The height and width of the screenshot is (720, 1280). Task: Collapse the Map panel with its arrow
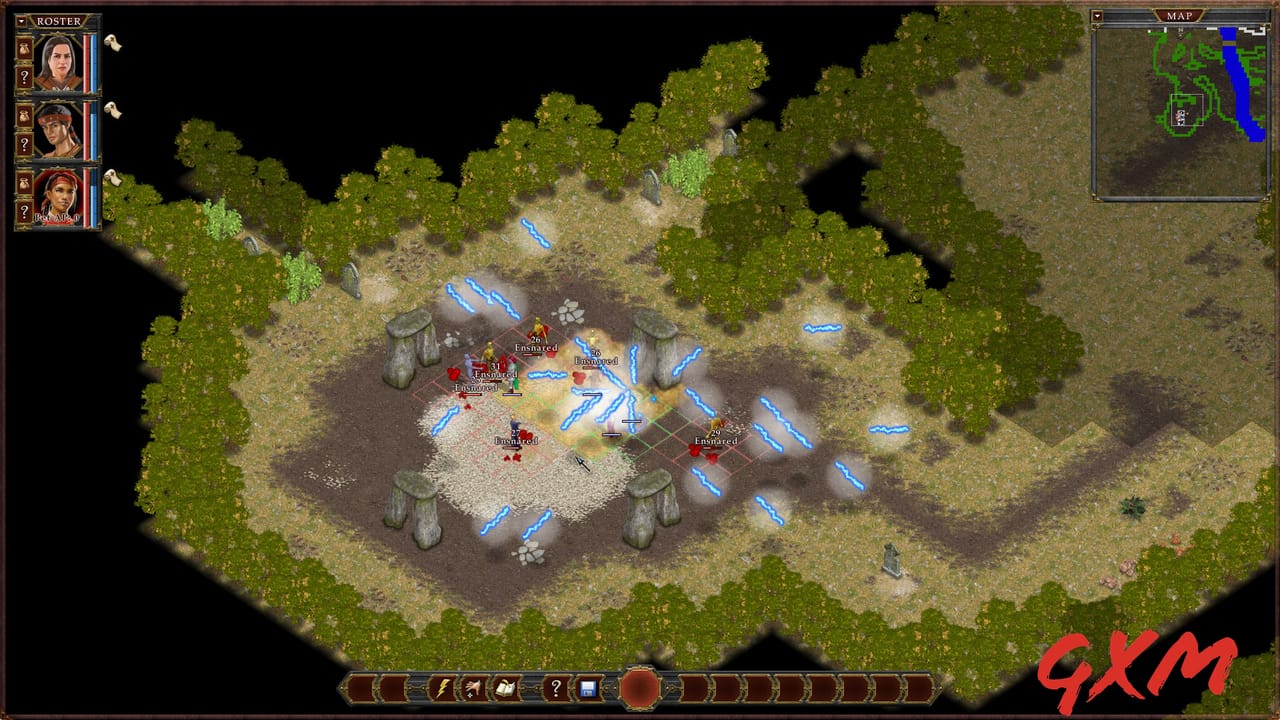coord(1100,14)
